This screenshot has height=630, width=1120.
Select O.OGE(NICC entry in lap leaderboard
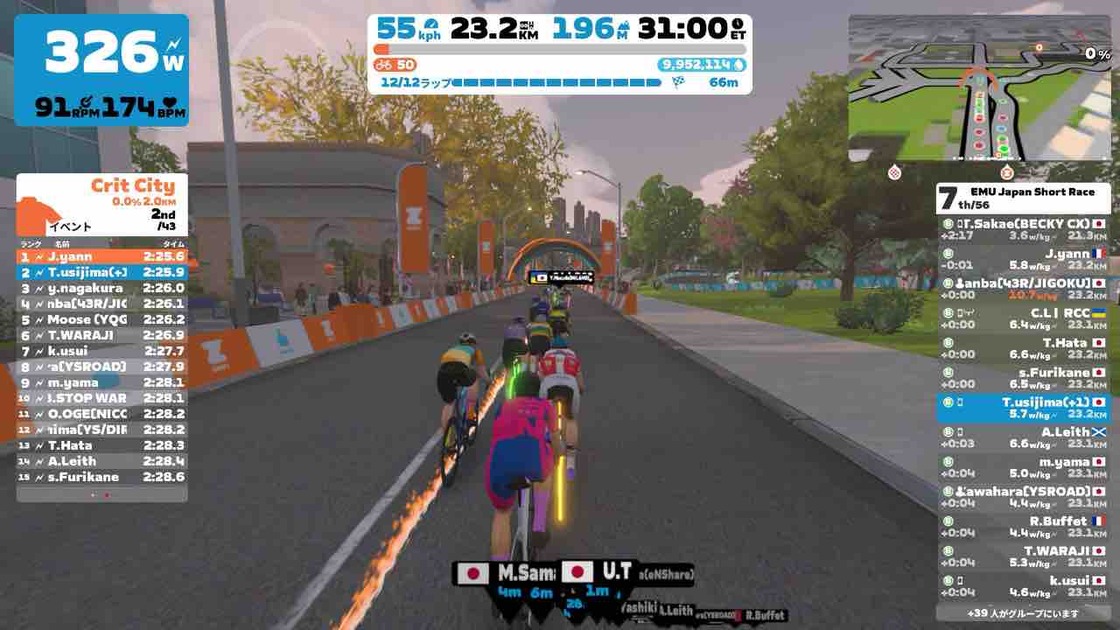point(102,413)
